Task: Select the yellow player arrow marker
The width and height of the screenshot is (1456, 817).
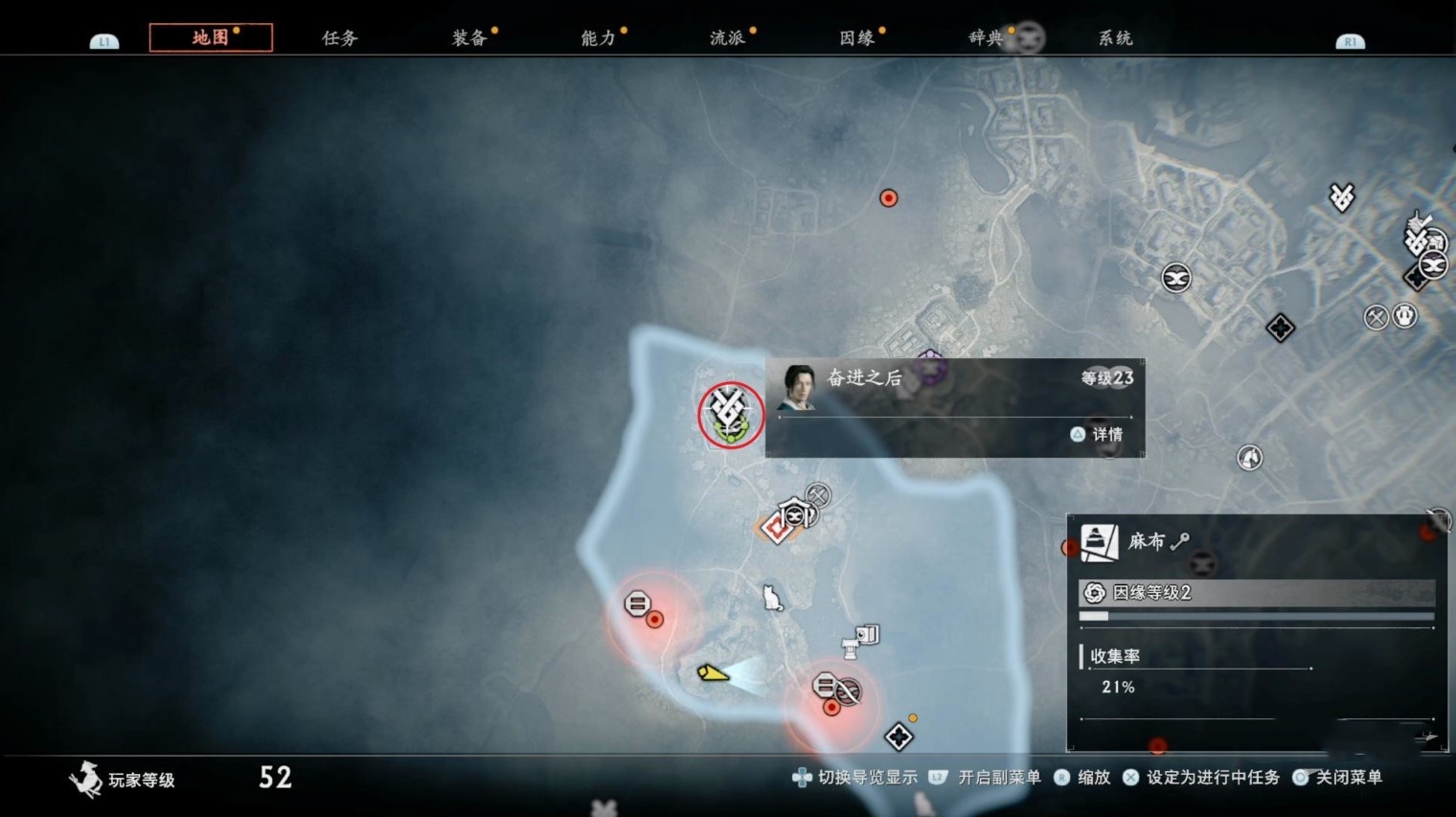Action: click(x=713, y=673)
